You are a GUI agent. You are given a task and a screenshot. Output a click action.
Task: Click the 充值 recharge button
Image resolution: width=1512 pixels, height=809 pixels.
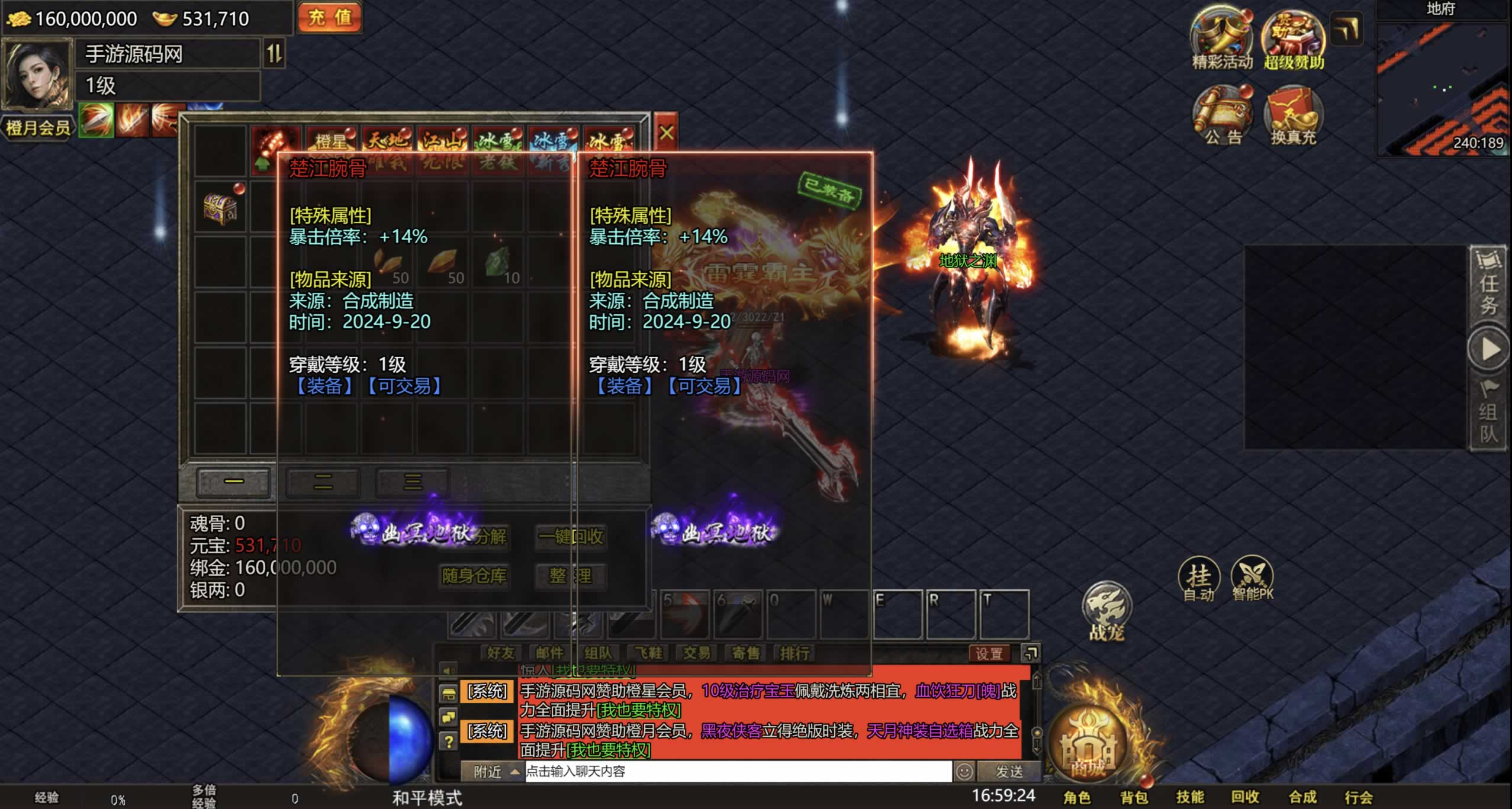click(330, 18)
